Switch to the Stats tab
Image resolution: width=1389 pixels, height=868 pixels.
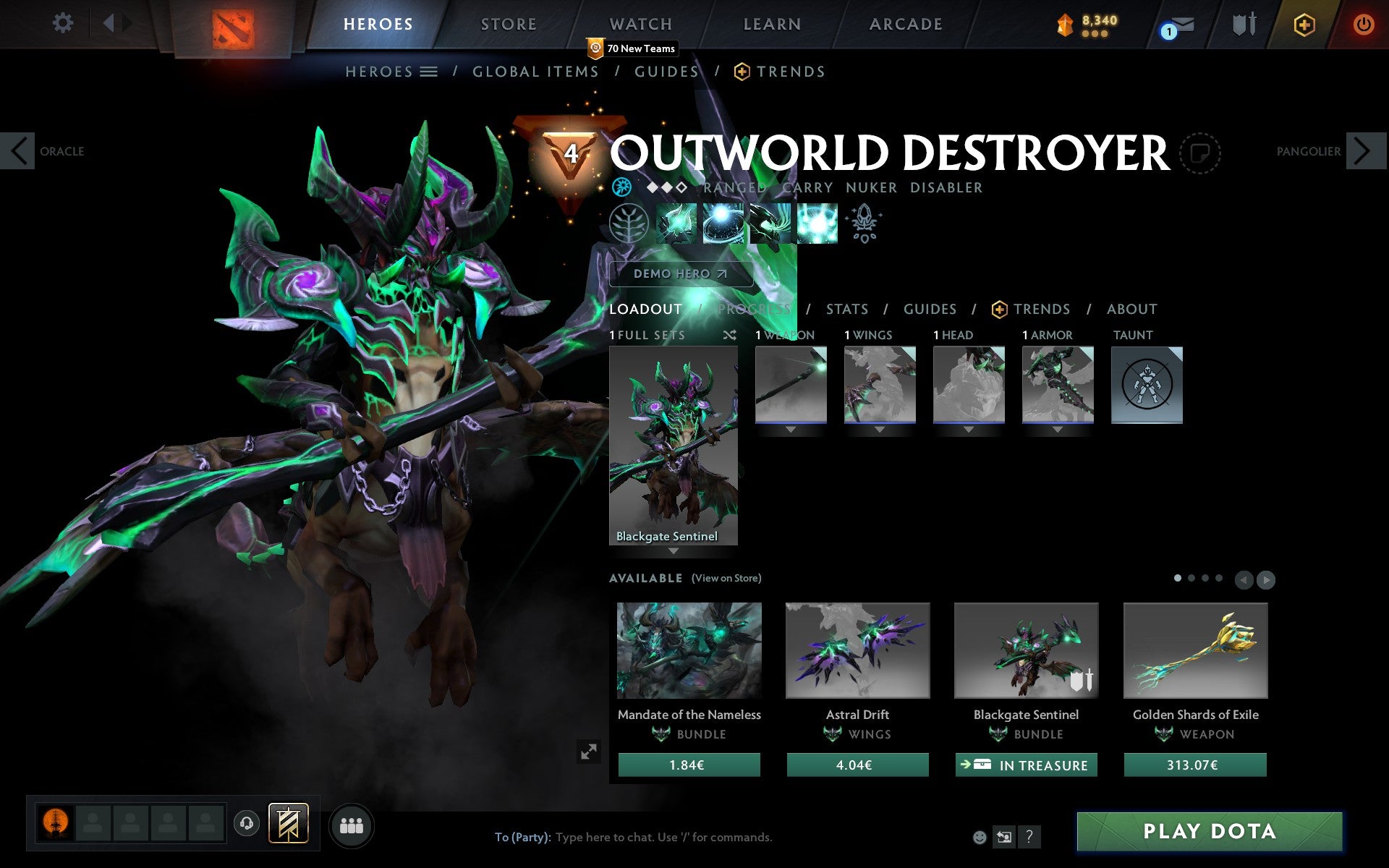846,310
